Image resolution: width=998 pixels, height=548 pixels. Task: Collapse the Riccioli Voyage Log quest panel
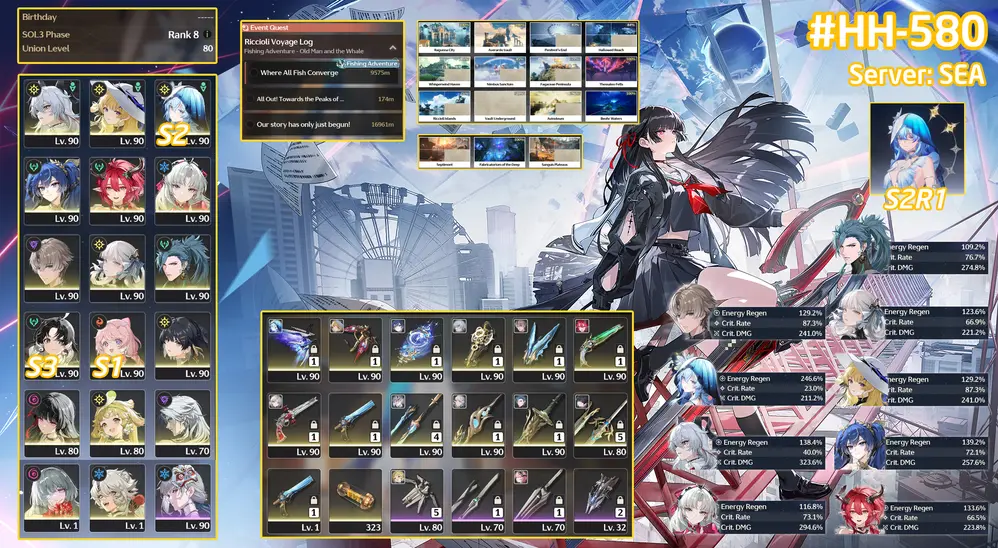[x=392, y=47]
